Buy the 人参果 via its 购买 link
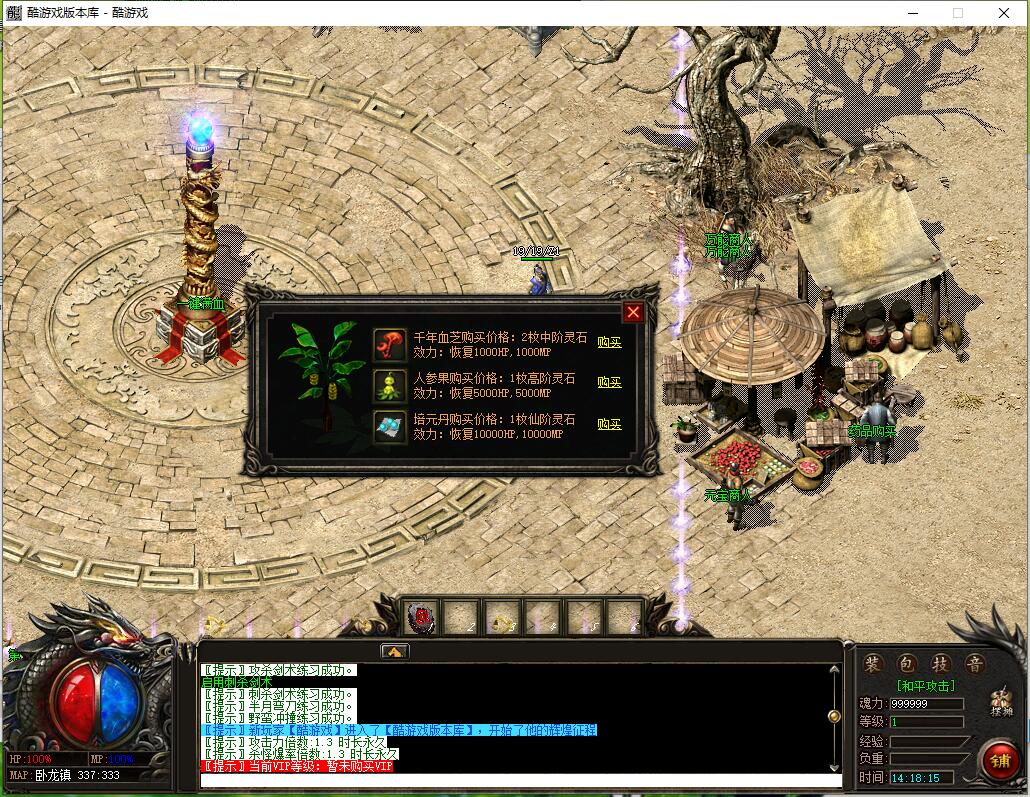1030x797 pixels. (609, 382)
